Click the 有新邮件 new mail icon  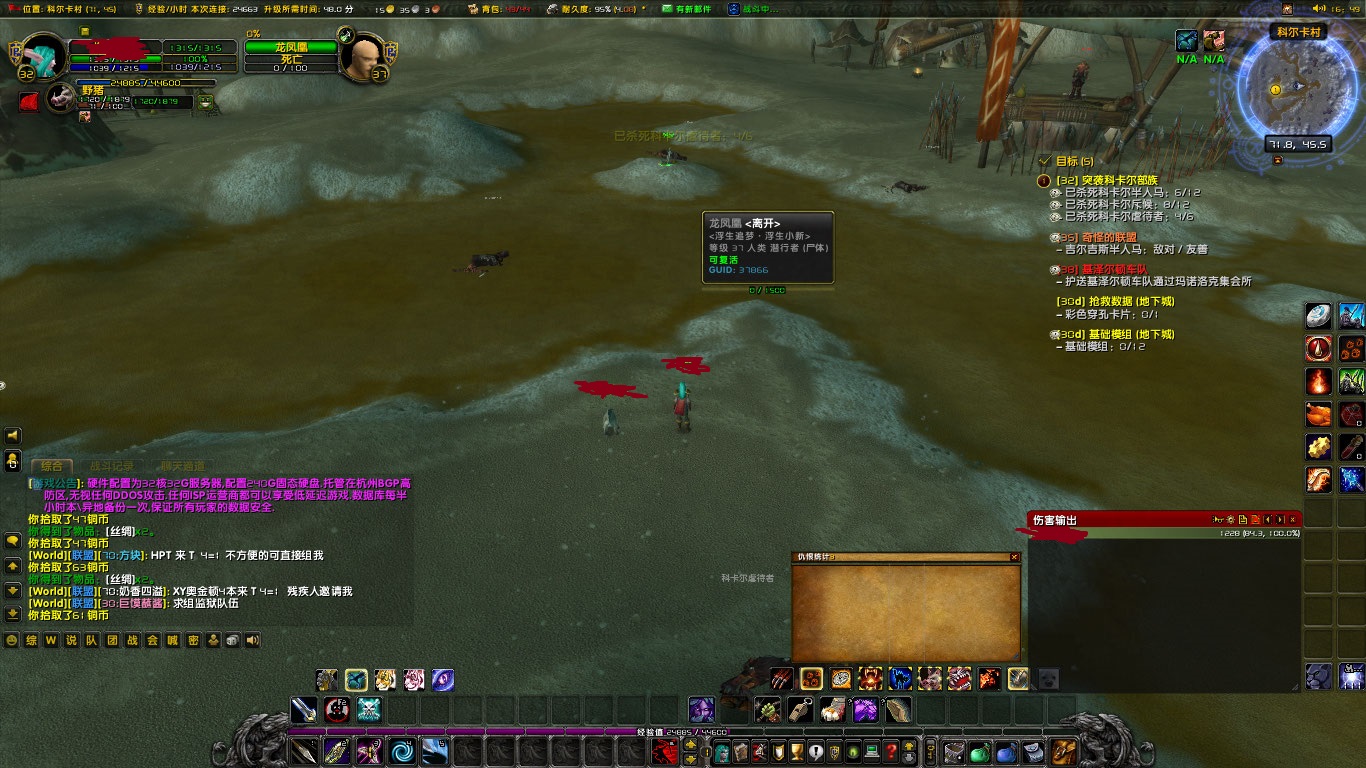click(x=667, y=9)
